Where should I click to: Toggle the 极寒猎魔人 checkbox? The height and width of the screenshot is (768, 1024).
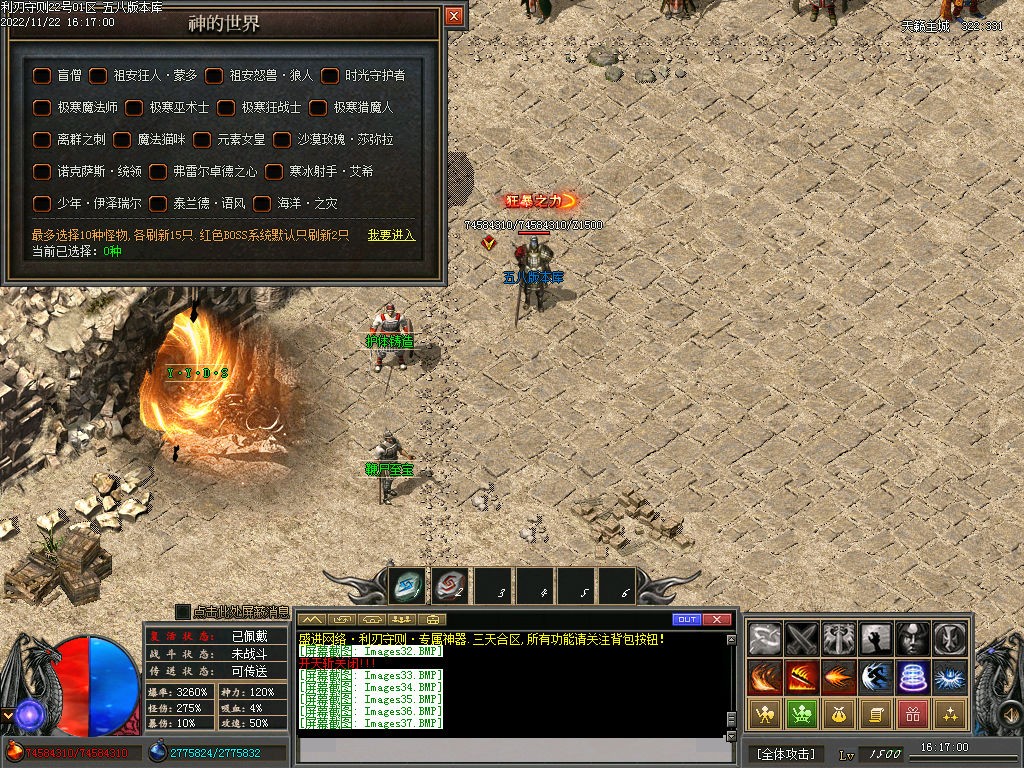click(318, 107)
